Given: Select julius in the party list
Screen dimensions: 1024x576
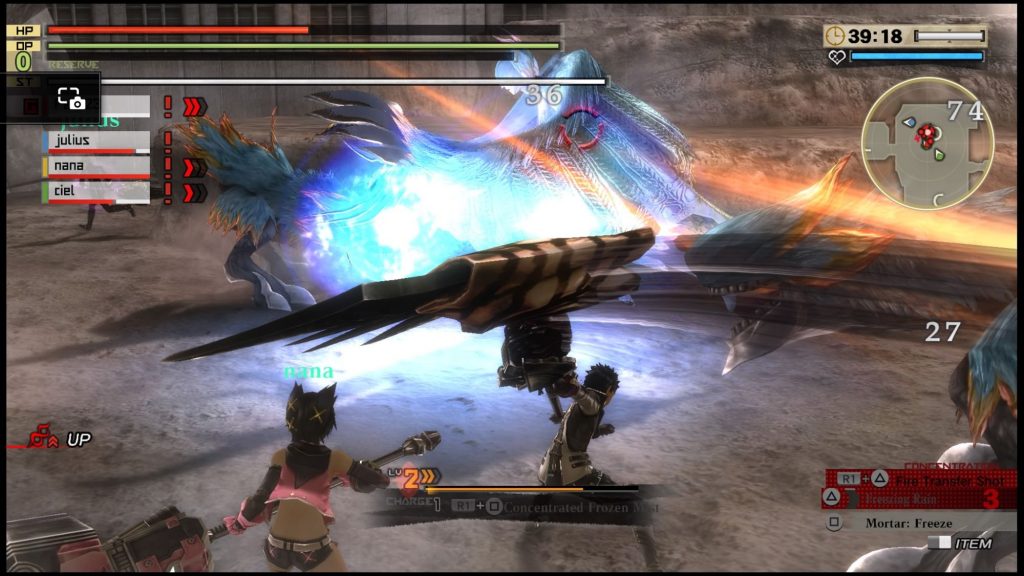Looking at the screenshot, I should tap(98, 141).
